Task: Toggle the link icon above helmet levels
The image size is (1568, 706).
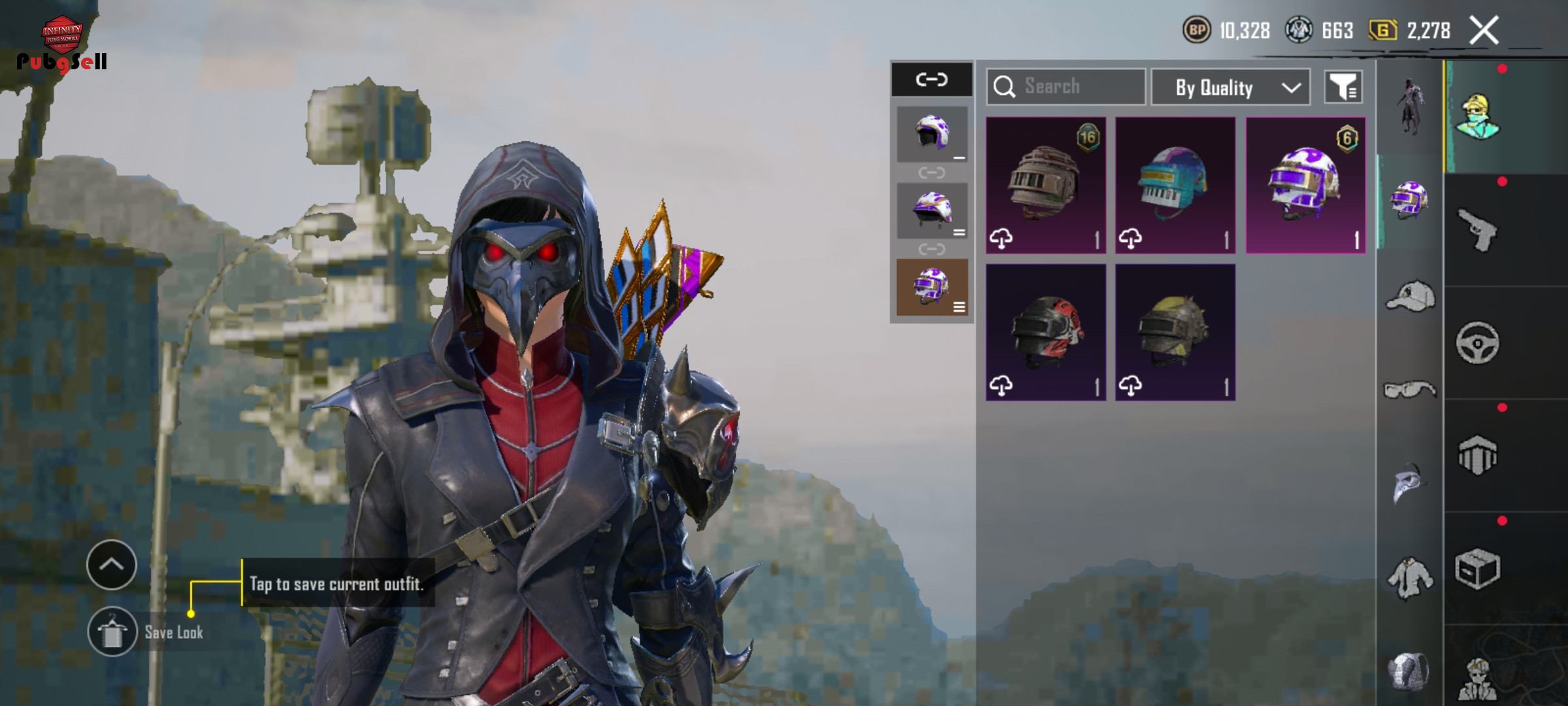Action: [x=932, y=80]
